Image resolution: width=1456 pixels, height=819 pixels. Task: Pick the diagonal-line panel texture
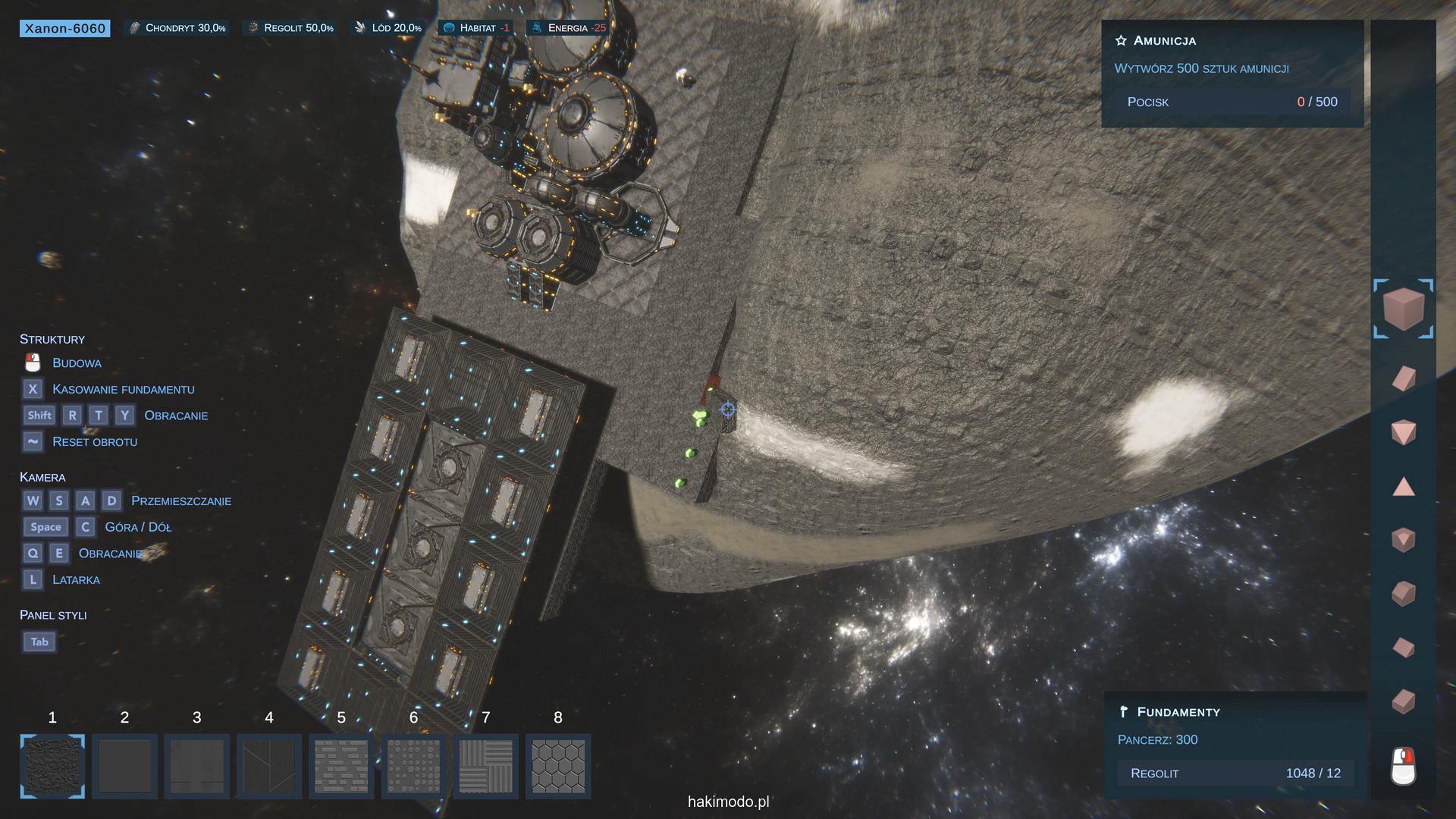click(x=269, y=766)
